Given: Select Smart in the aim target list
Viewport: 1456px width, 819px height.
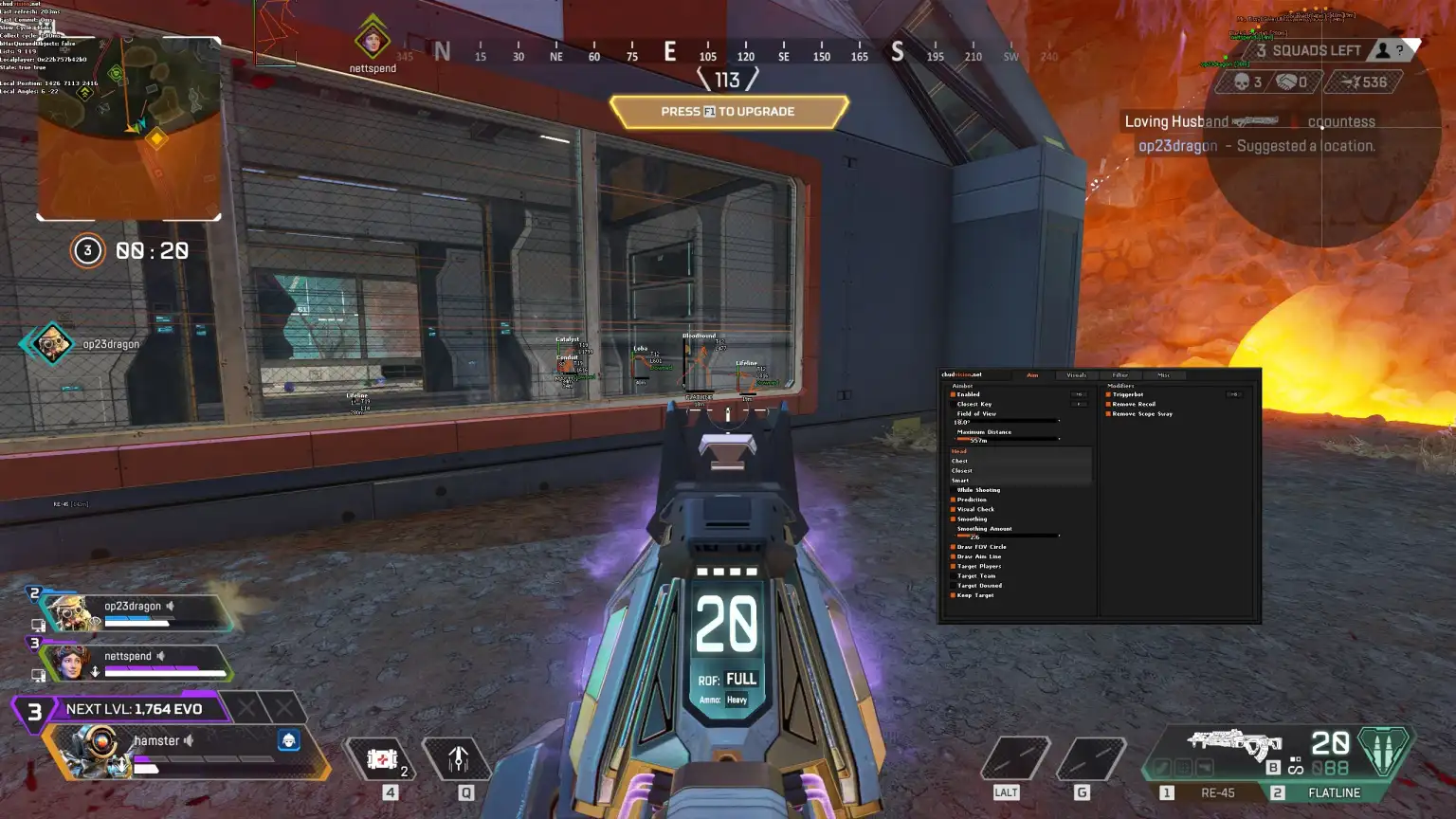Looking at the screenshot, I should 960,481.
